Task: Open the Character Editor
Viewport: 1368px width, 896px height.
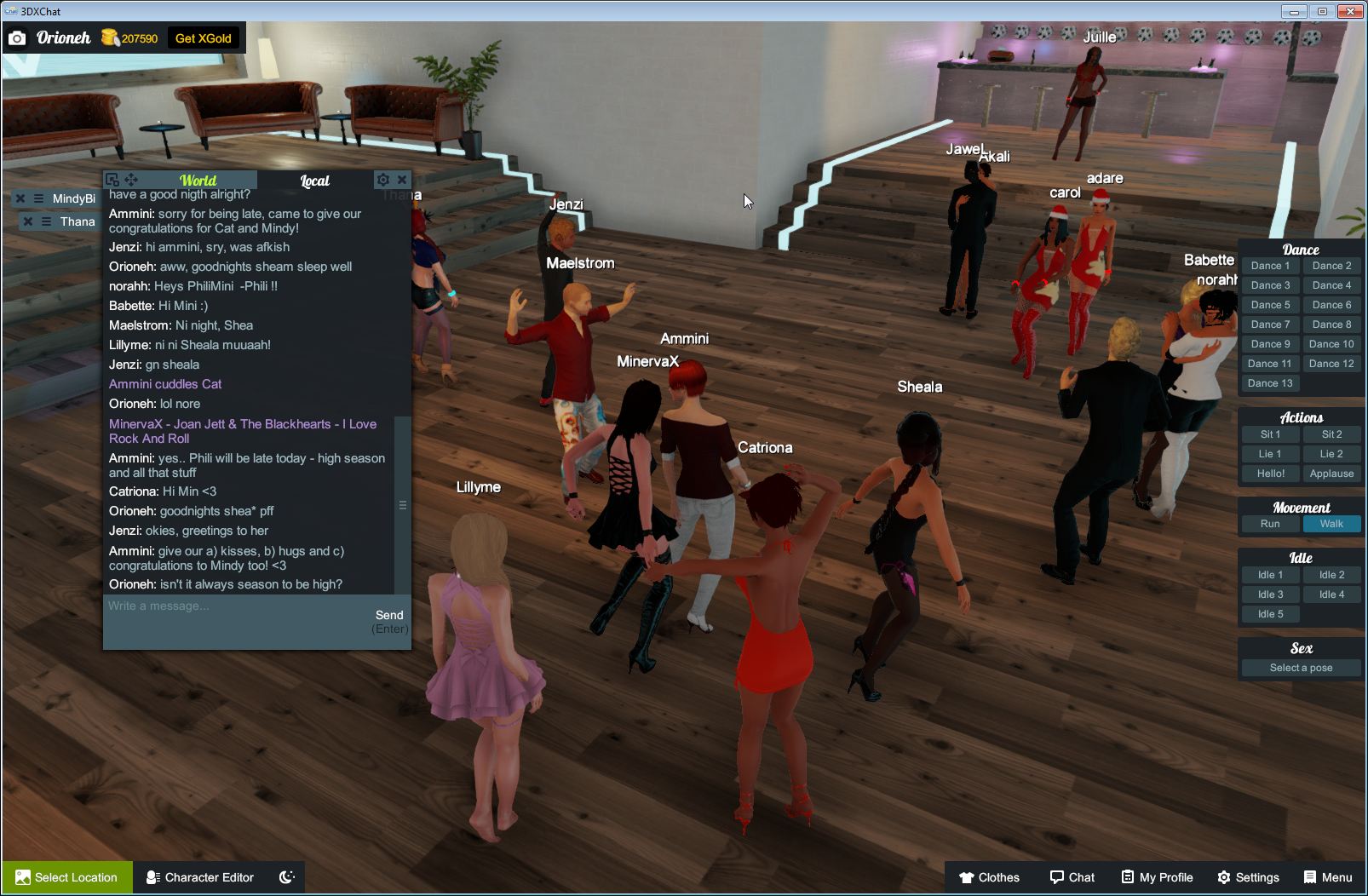Action: point(199,877)
